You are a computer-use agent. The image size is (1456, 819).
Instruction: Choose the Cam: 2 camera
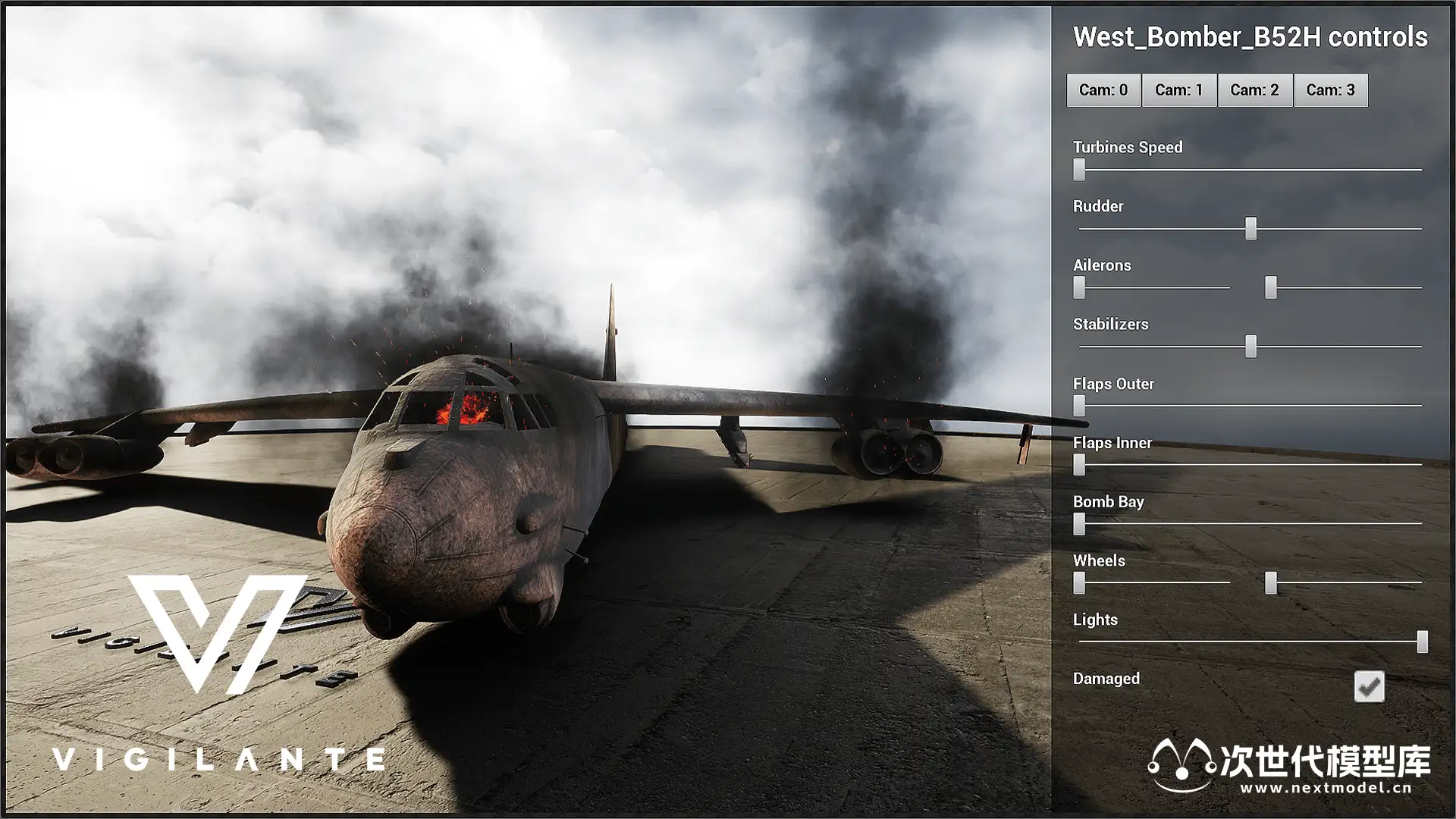pyautogui.click(x=1255, y=90)
